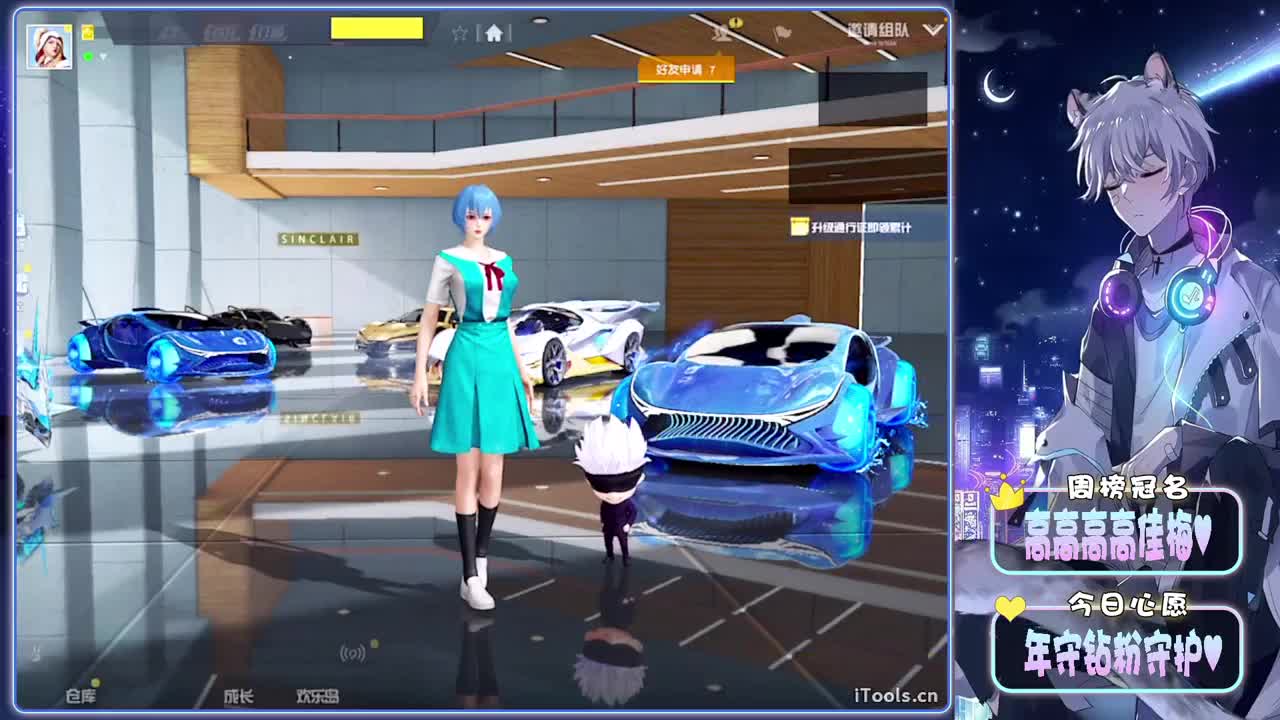Open the 成长 tab at the bottom
Image resolution: width=1280 pixels, height=720 pixels.
[237, 696]
